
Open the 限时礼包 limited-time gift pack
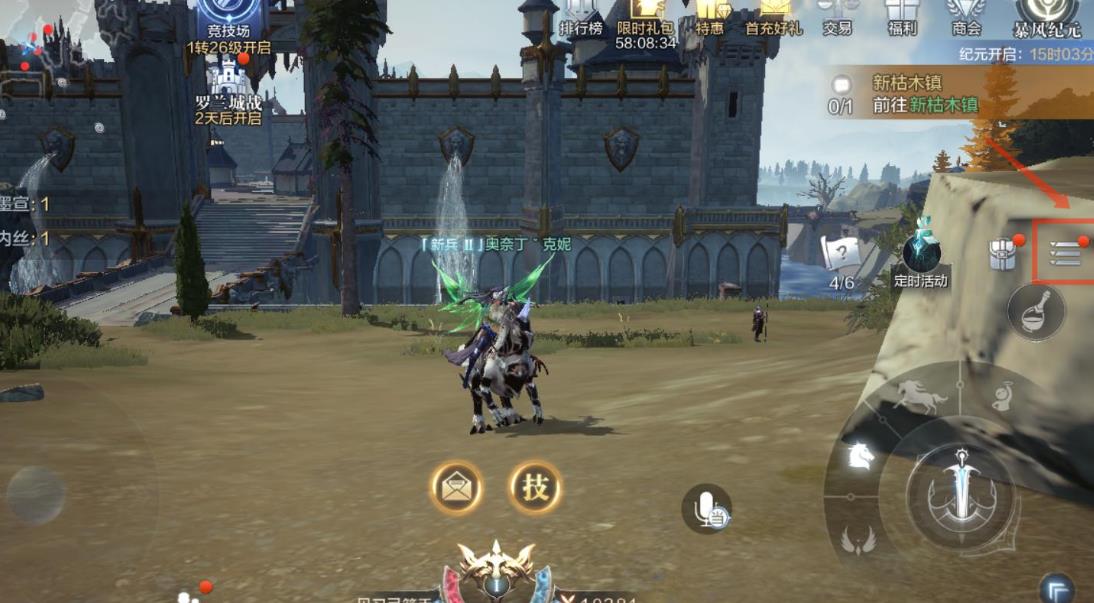tap(645, 20)
